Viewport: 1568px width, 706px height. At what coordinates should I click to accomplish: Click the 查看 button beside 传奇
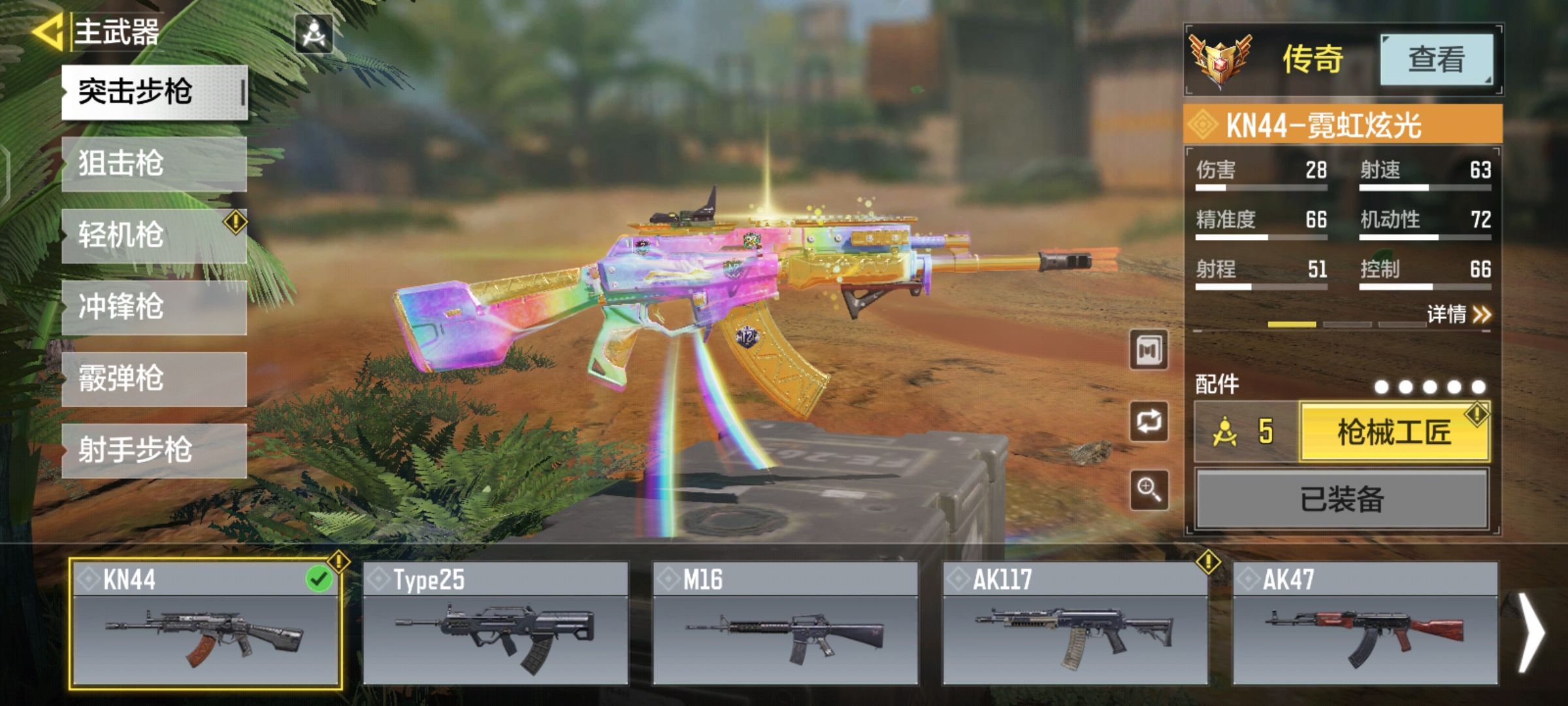[x=1436, y=59]
